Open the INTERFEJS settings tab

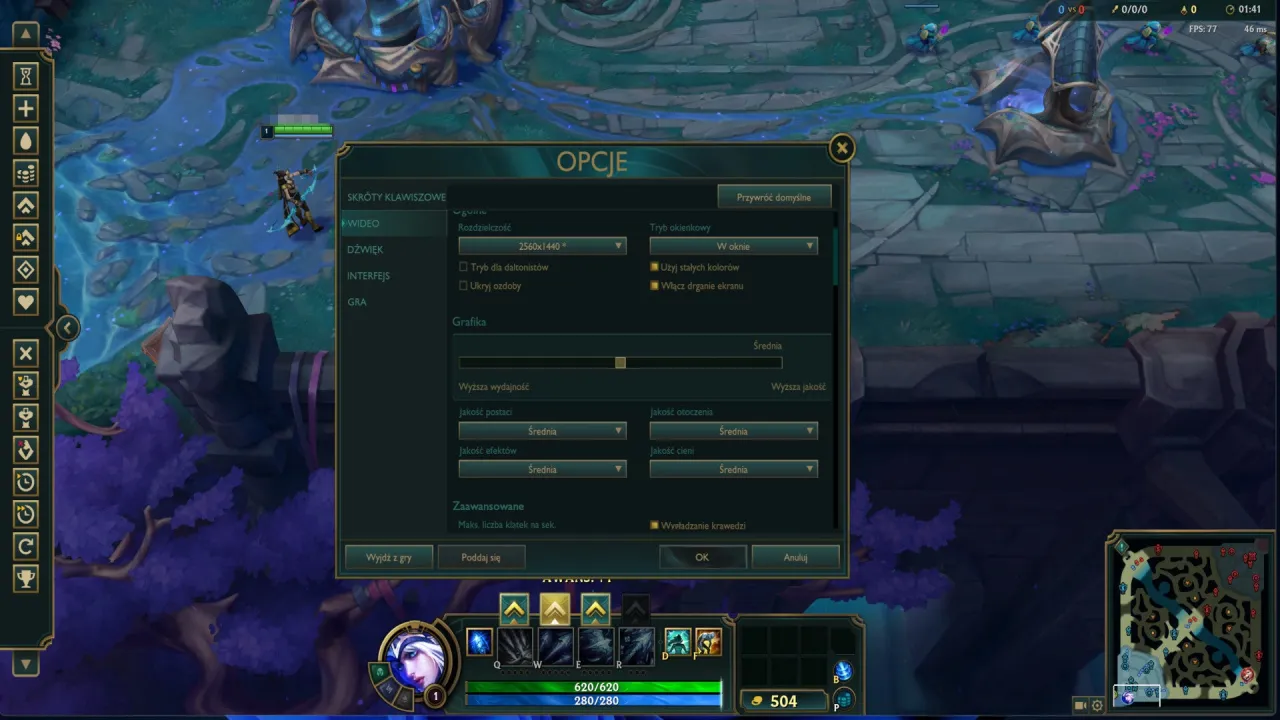point(369,275)
